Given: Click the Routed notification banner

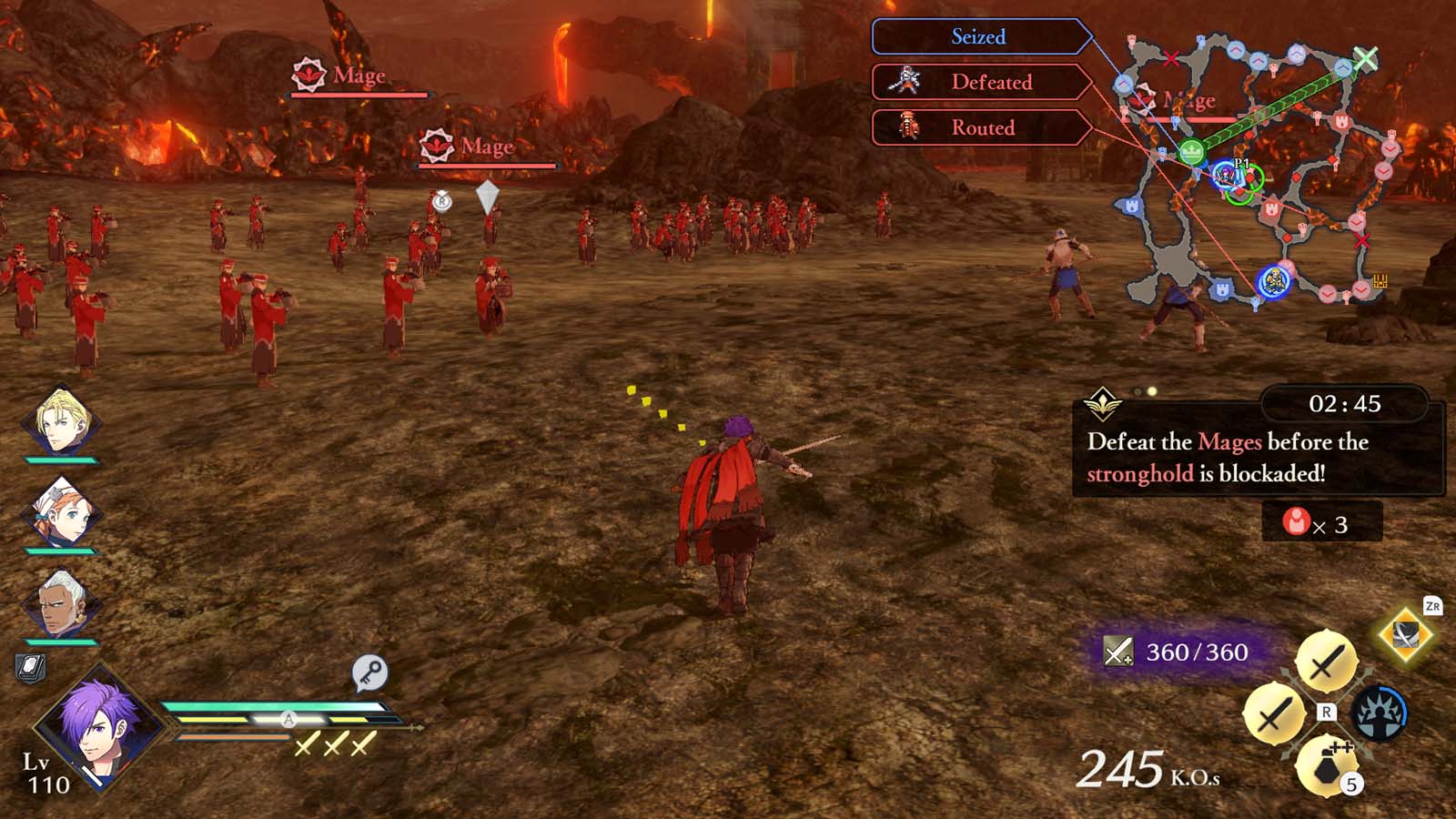Looking at the screenshot, I should point(976,128).
